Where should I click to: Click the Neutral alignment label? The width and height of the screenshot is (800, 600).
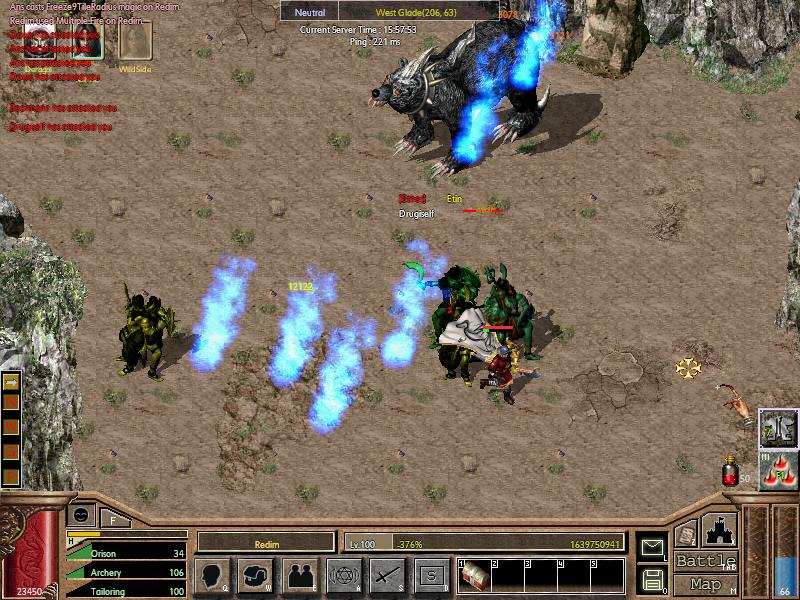pyautogui.click(x=309, y=12)
